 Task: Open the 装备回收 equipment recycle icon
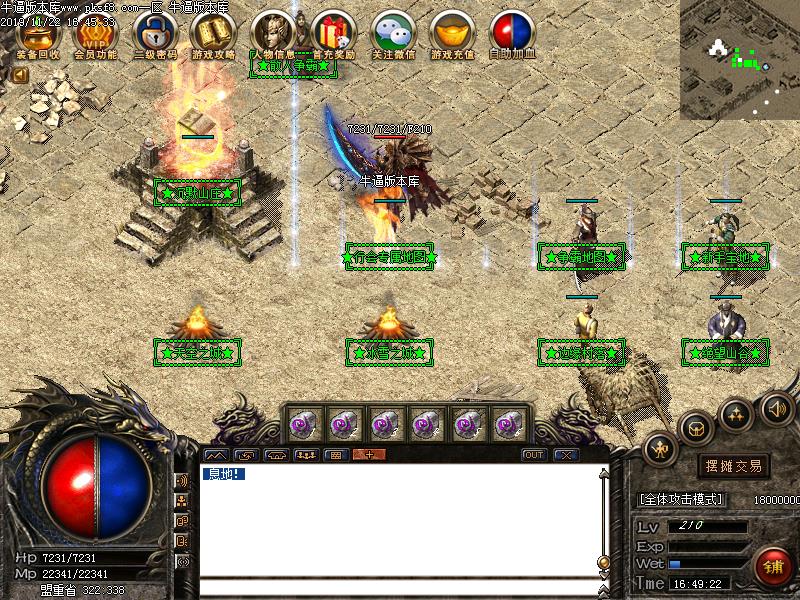38,32
